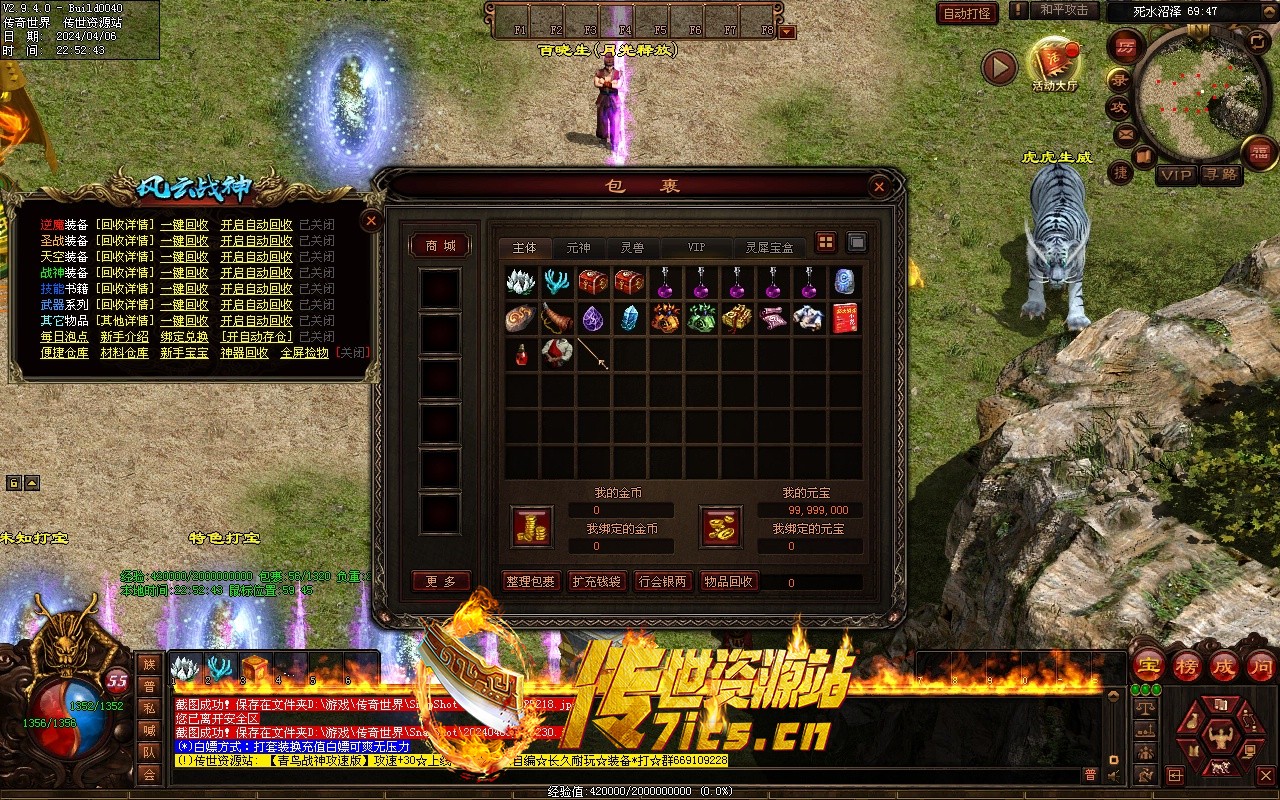Toggle 自动打怪 auto-combat
This screenshot has height=800, width=1280.
[x=968, y=13]
